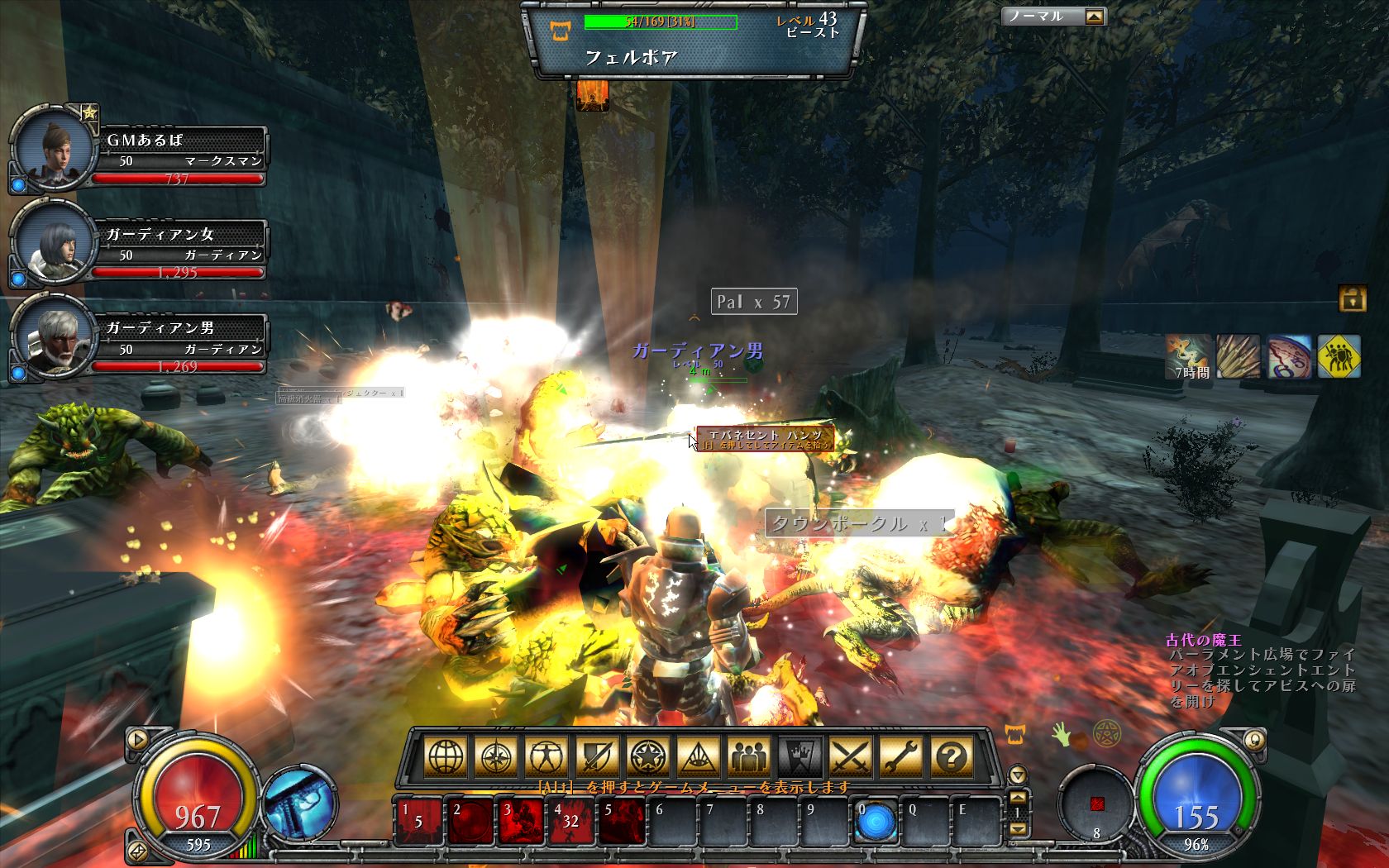The image size is (1389, 868).
Task: Open the Vitruvian man character sheet
Action: [x=547, y=756]
